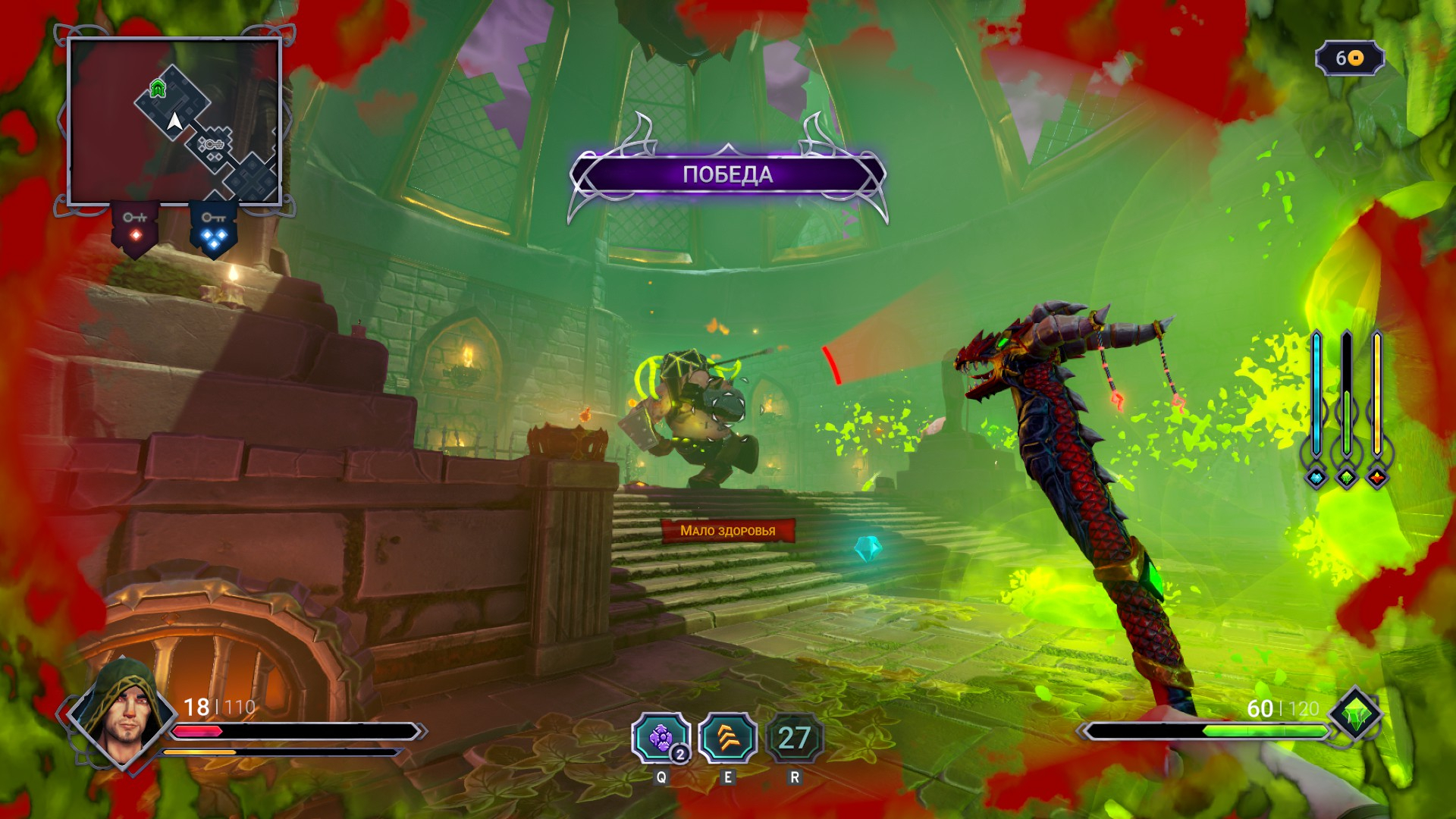Select the red key badge
Image resolution: width=1456 pixels, height=819 pixels.
pos(135,228)
